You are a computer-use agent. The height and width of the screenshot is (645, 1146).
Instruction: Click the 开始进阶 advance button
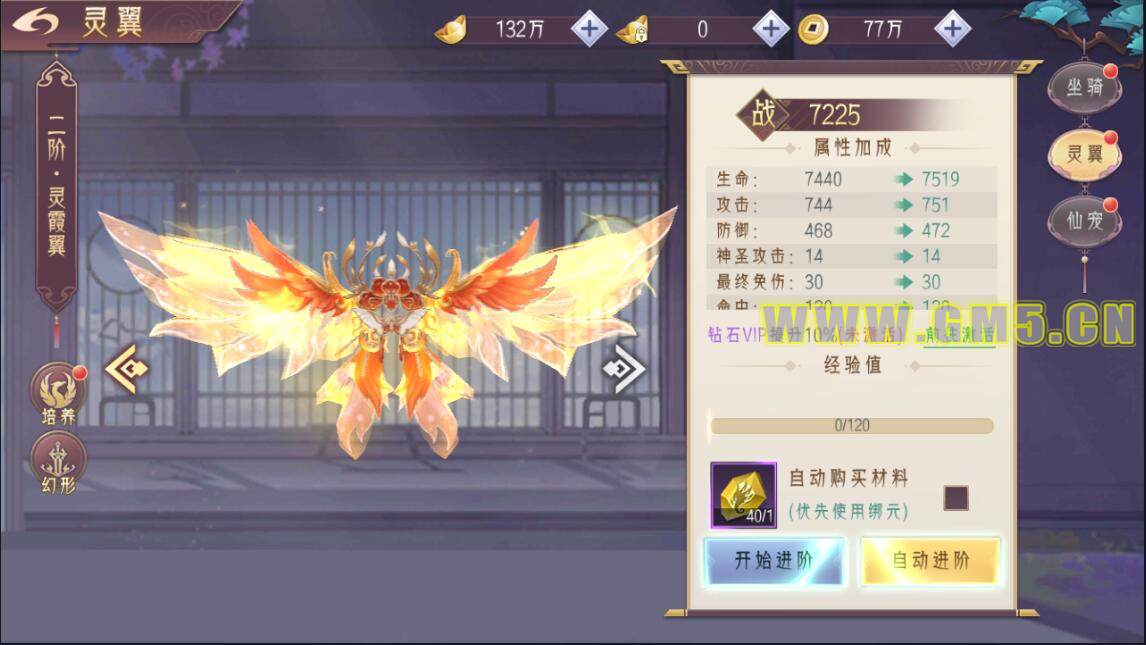point(774,561)
